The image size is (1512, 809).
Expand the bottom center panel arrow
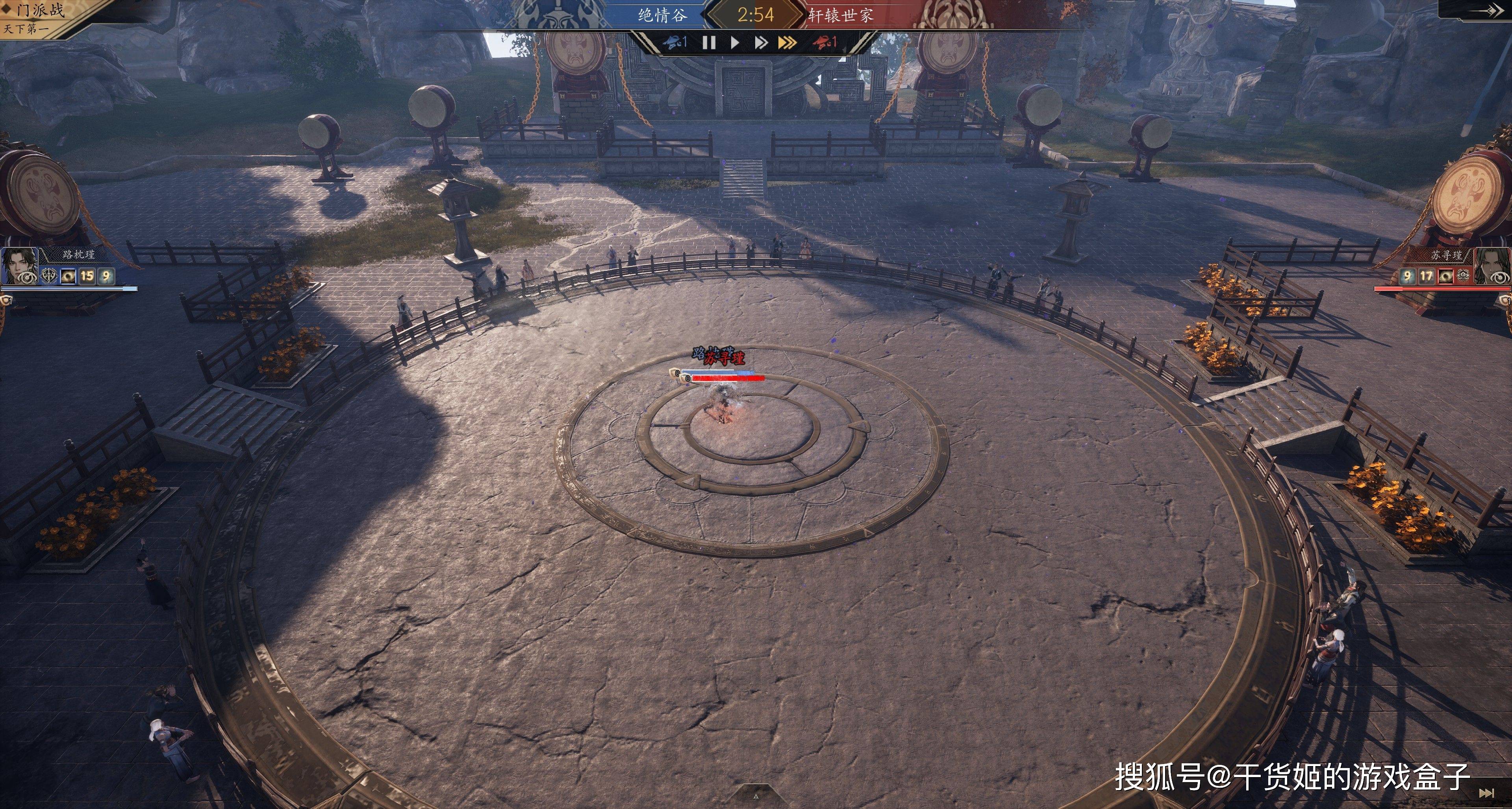pos(756,797)
